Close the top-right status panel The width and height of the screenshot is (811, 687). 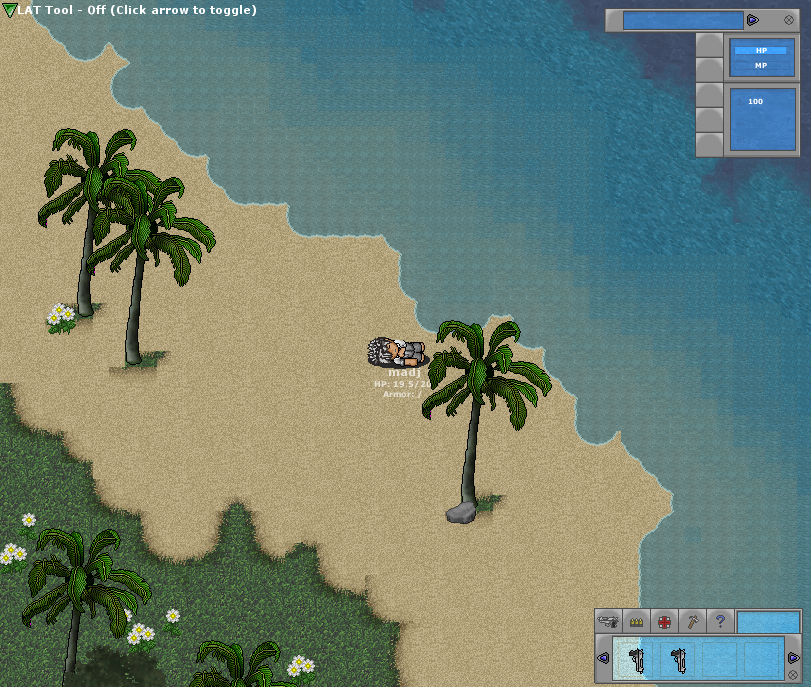coord(789,20)
